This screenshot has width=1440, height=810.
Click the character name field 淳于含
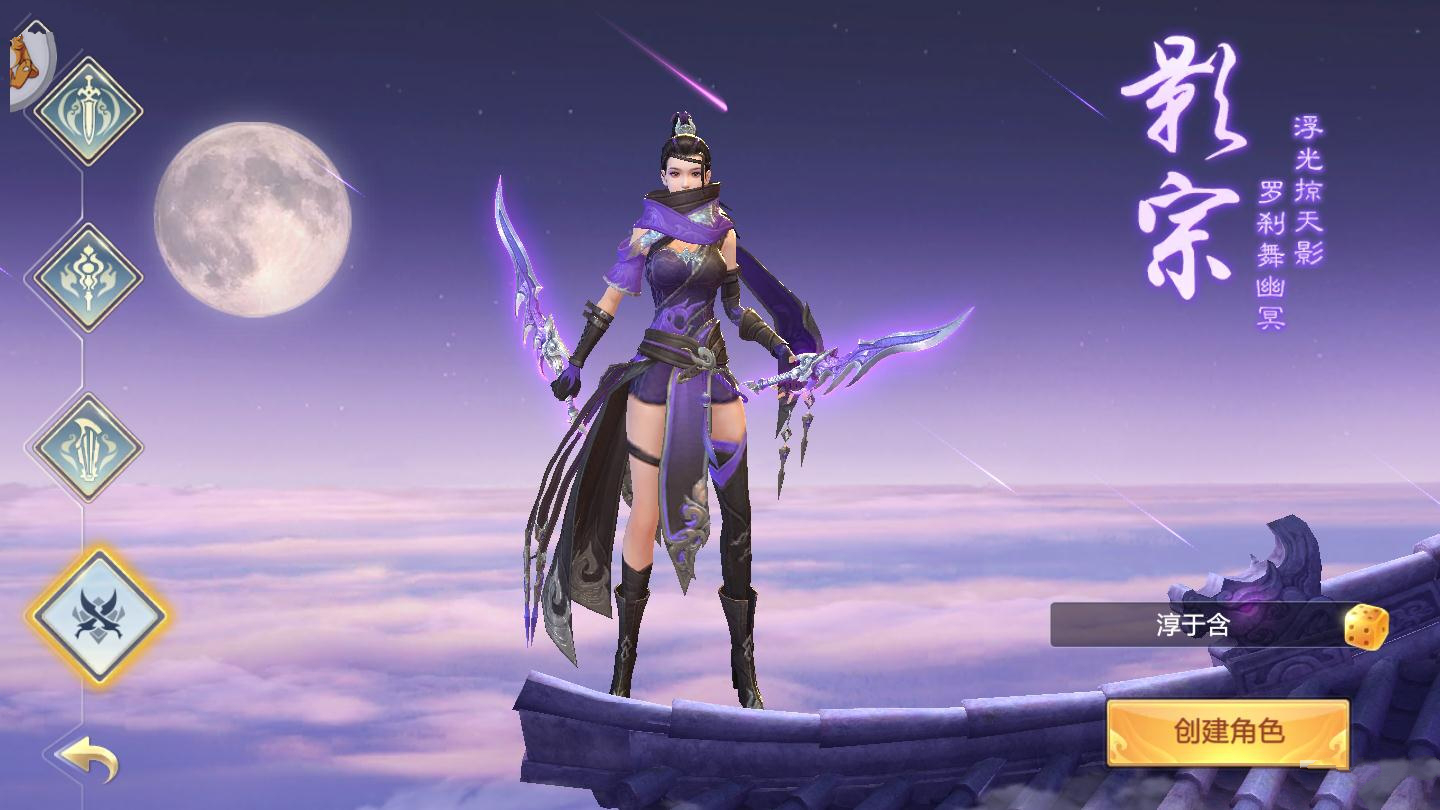click(x=1194, y=626)
